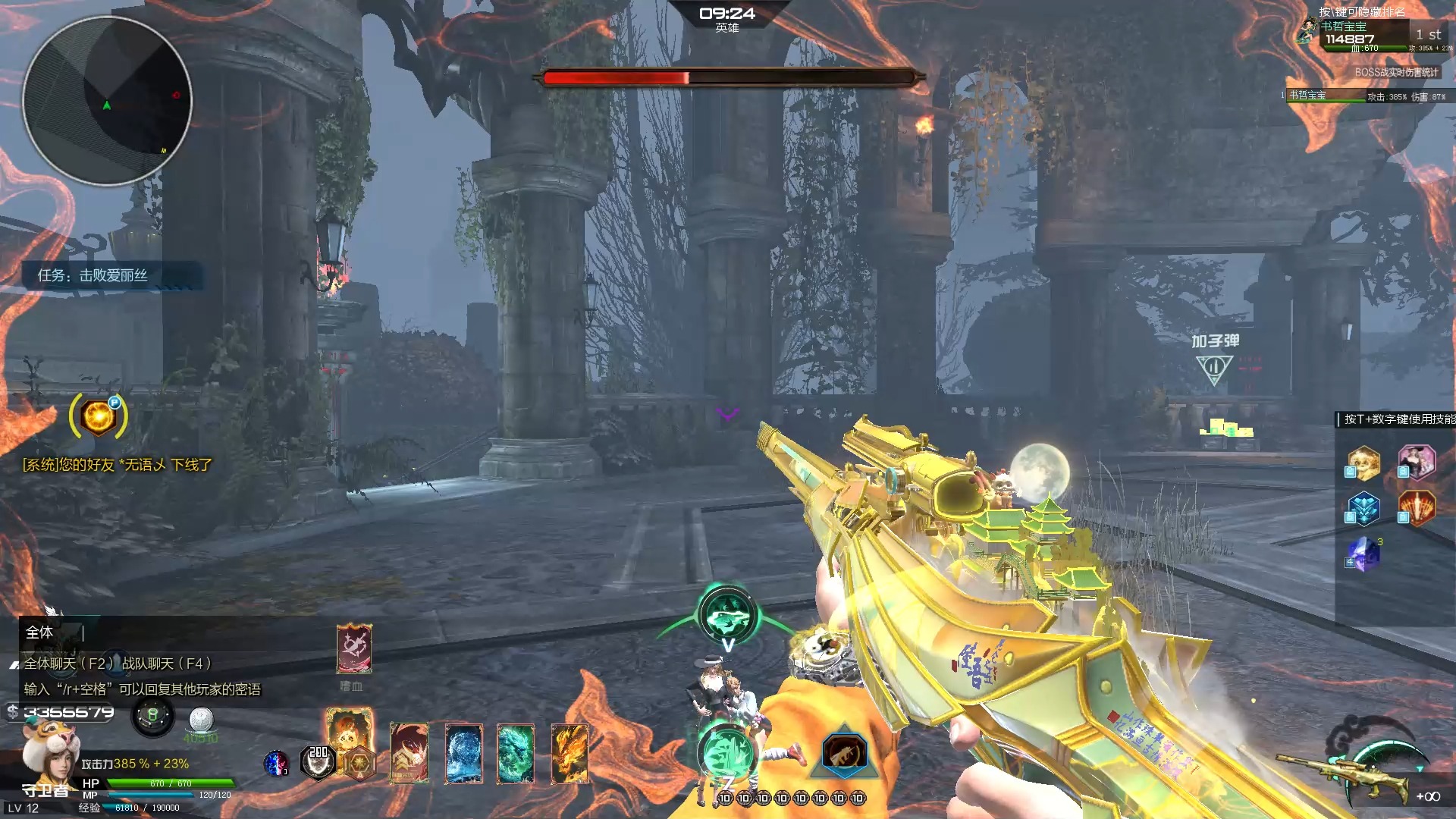The height and width of the screenshot is (819, 1456).
Task: Choose the green dragon card
Action: point(516,753)
